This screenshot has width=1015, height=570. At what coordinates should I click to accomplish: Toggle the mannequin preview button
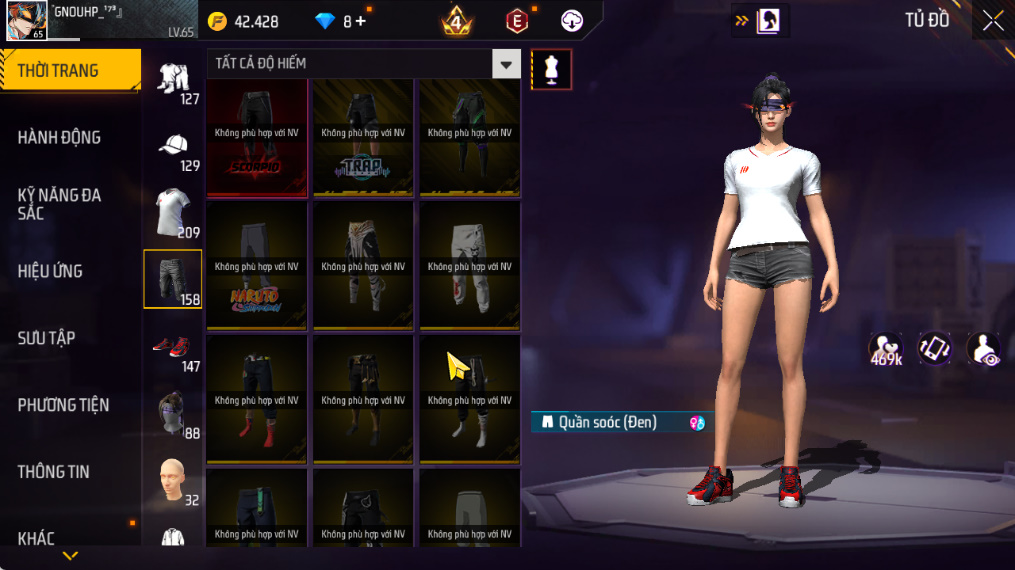tap(551, 69)
